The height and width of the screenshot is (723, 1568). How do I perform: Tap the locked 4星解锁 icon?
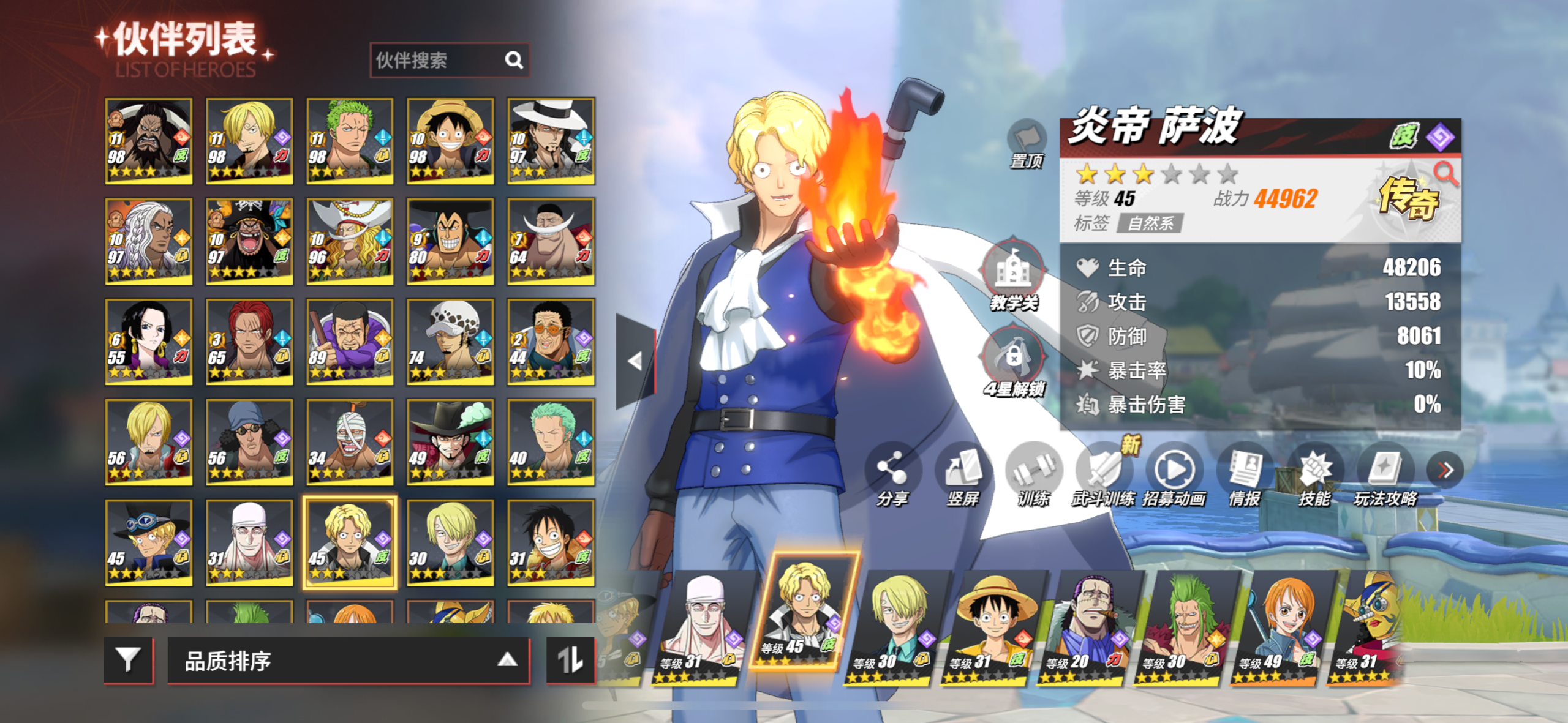coord(1013,360)
